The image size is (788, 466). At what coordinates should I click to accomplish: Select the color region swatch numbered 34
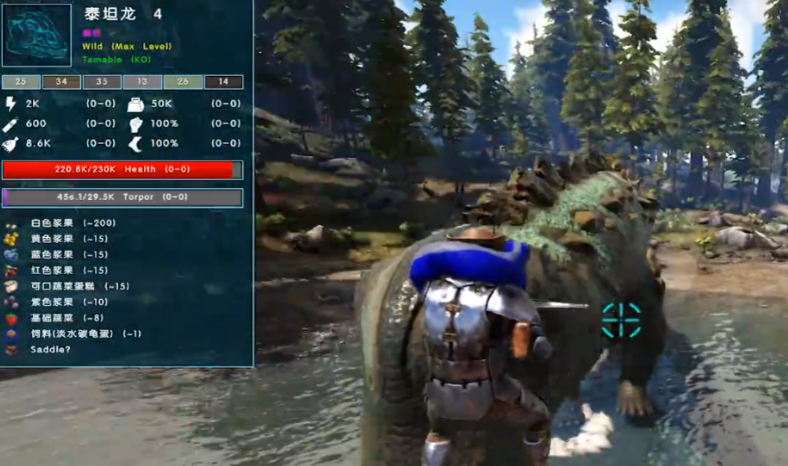click(62, 82)
